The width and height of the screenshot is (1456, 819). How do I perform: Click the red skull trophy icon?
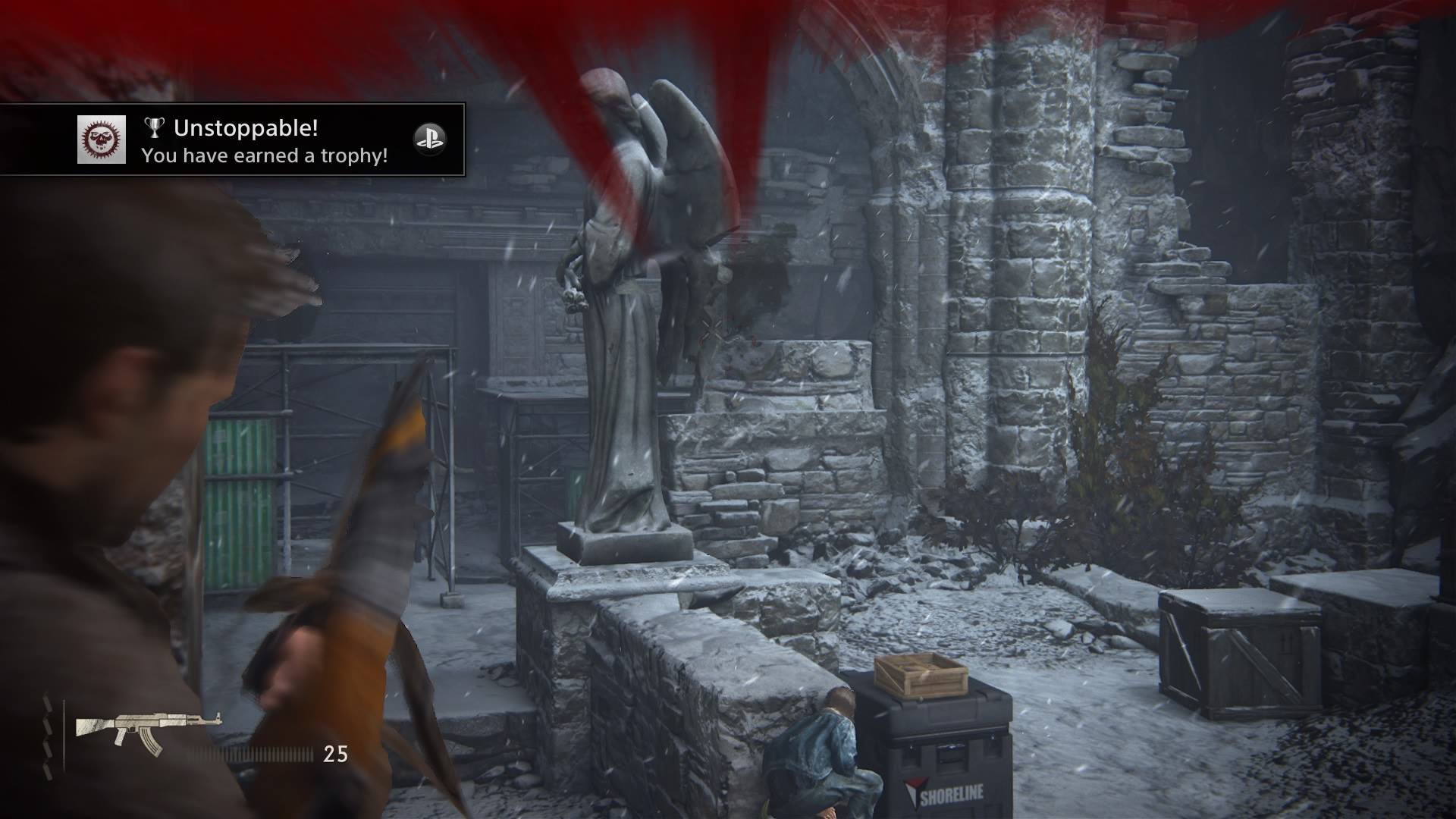102,140
